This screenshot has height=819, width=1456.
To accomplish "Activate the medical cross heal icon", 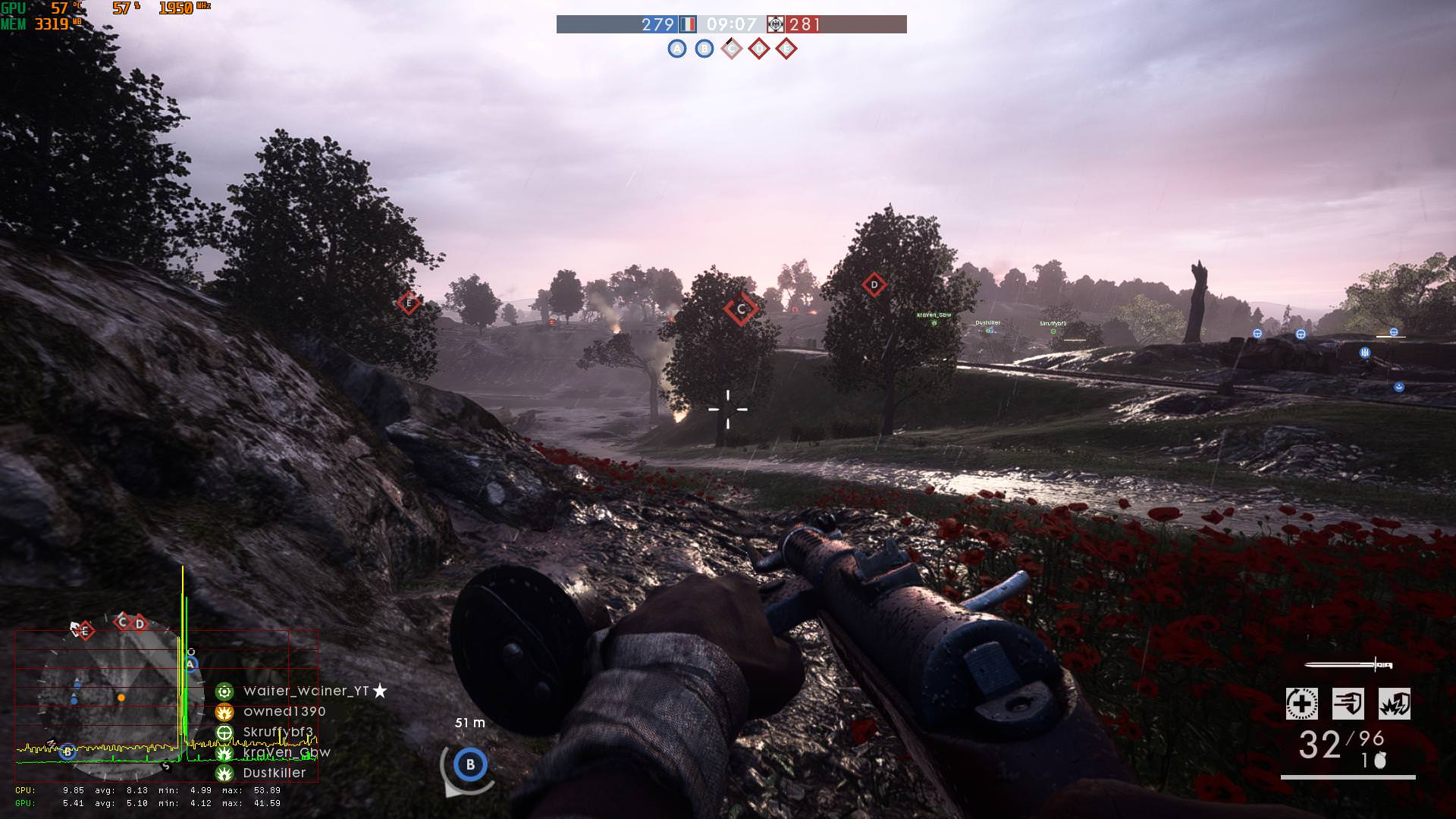I will [1301, 704].
